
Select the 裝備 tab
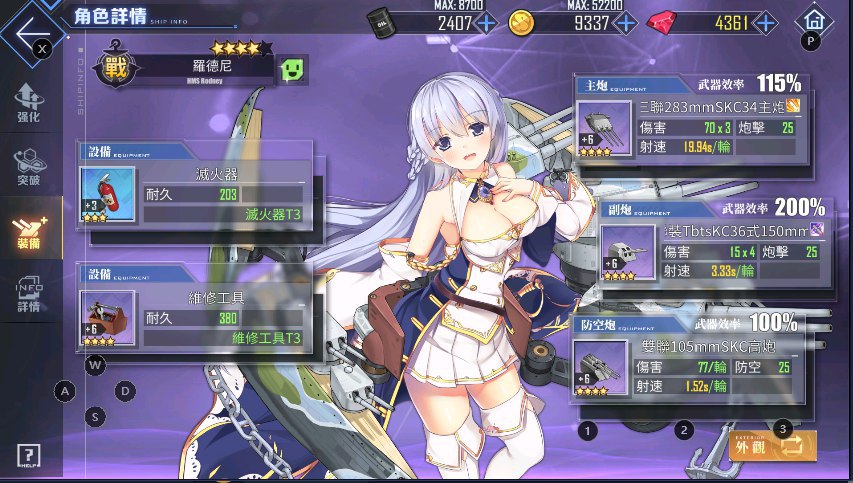29,231
